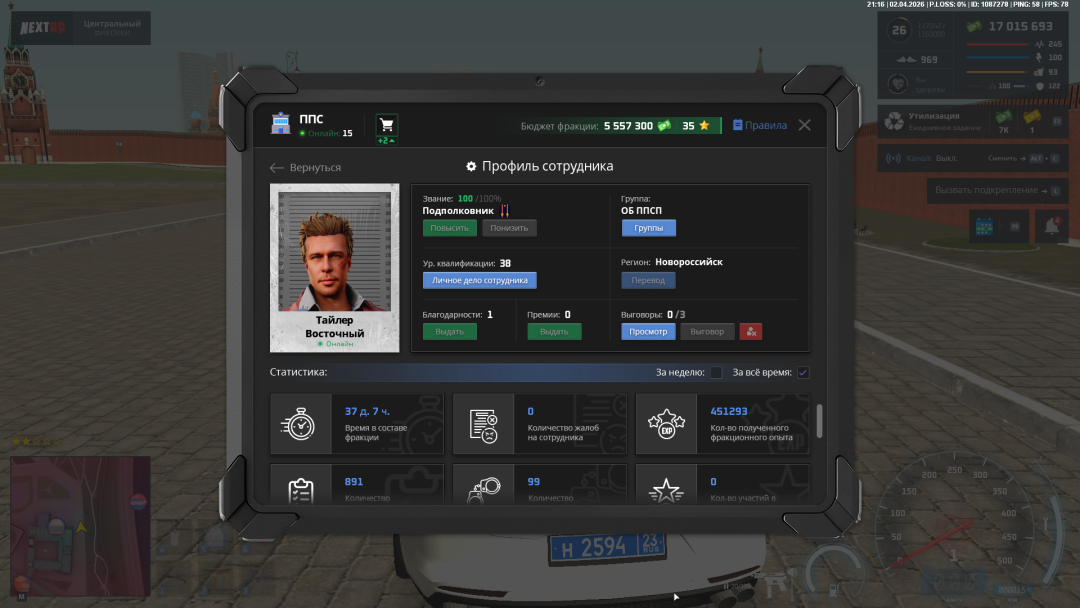
Task: Select the Время в составе фракции tile
Action: tap(357, 424)
